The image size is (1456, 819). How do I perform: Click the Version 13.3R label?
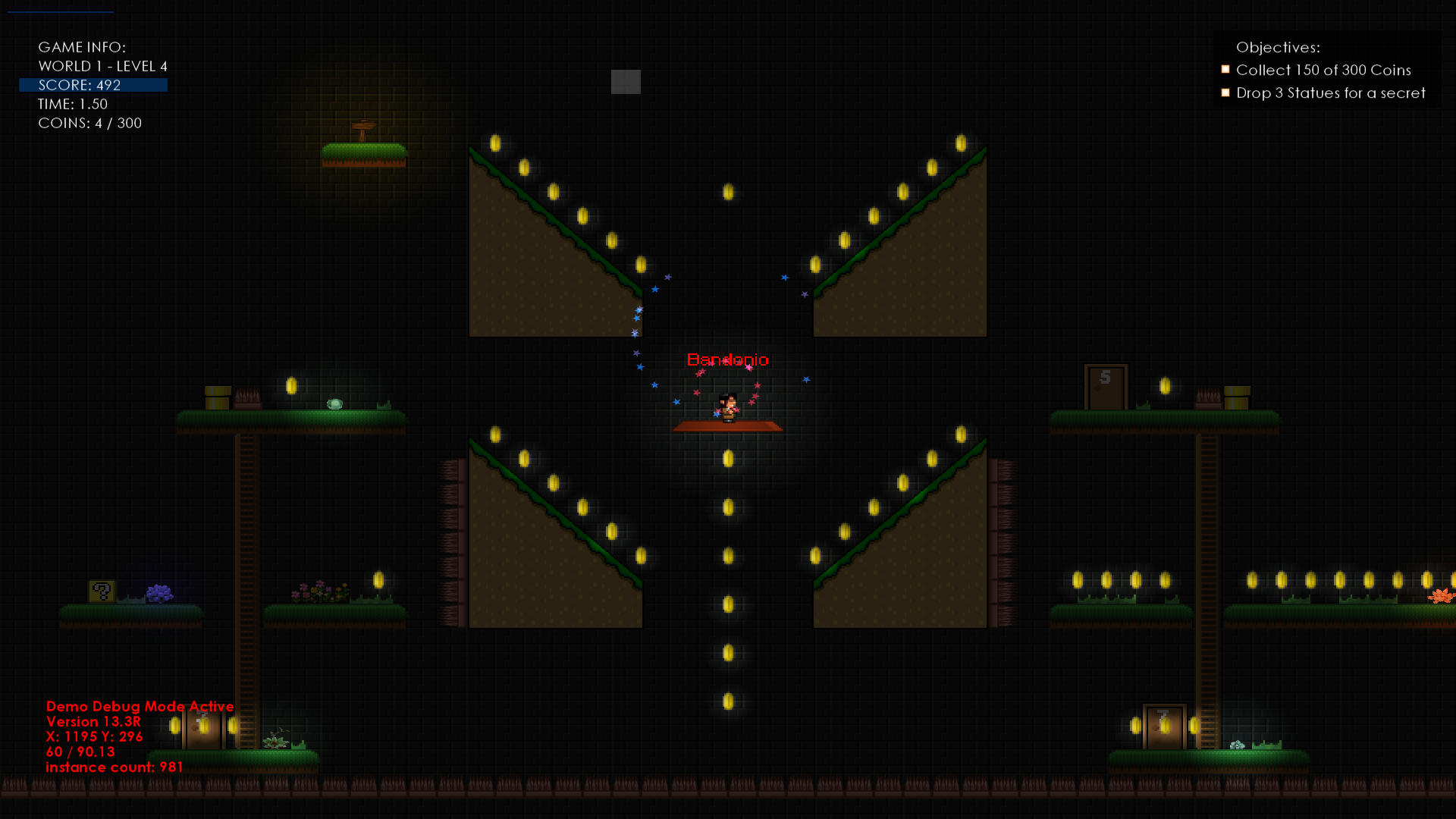(x=98, y=721)
